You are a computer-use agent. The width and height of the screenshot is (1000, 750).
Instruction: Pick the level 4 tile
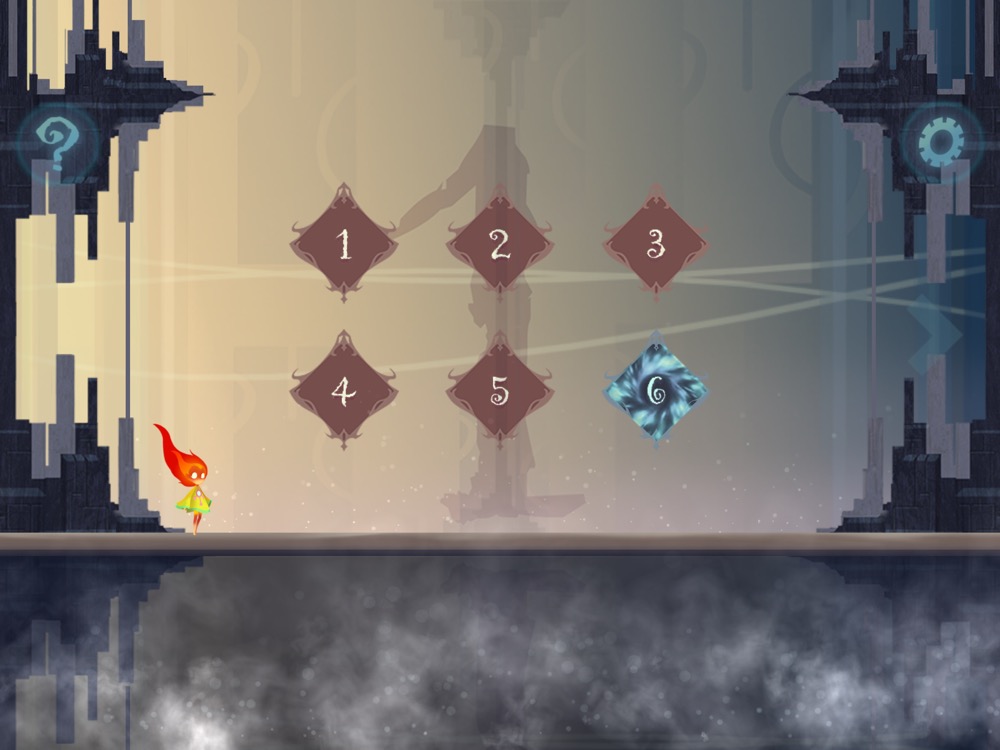click(x=344, y=392)
